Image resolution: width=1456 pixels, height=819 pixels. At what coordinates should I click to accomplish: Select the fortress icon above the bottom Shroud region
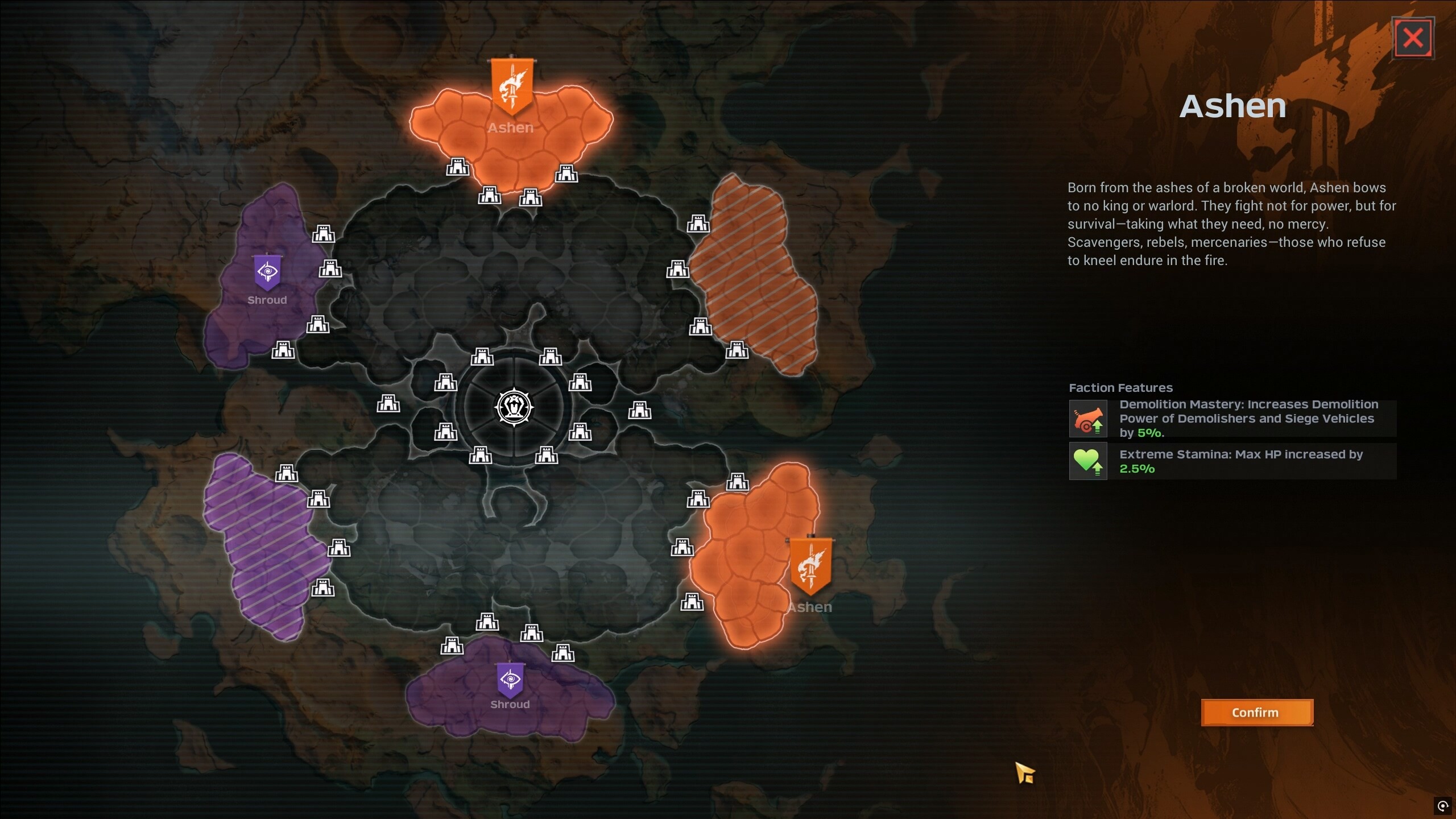(x=486, y=623)
